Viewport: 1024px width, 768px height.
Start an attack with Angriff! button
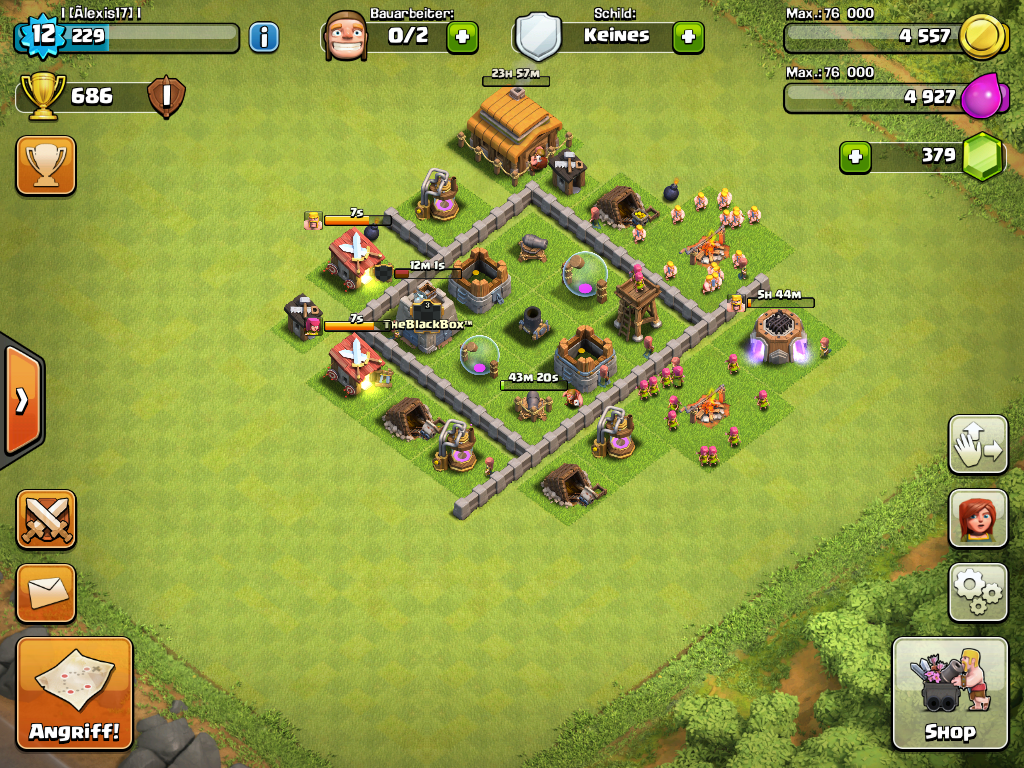tap(75, 693)
